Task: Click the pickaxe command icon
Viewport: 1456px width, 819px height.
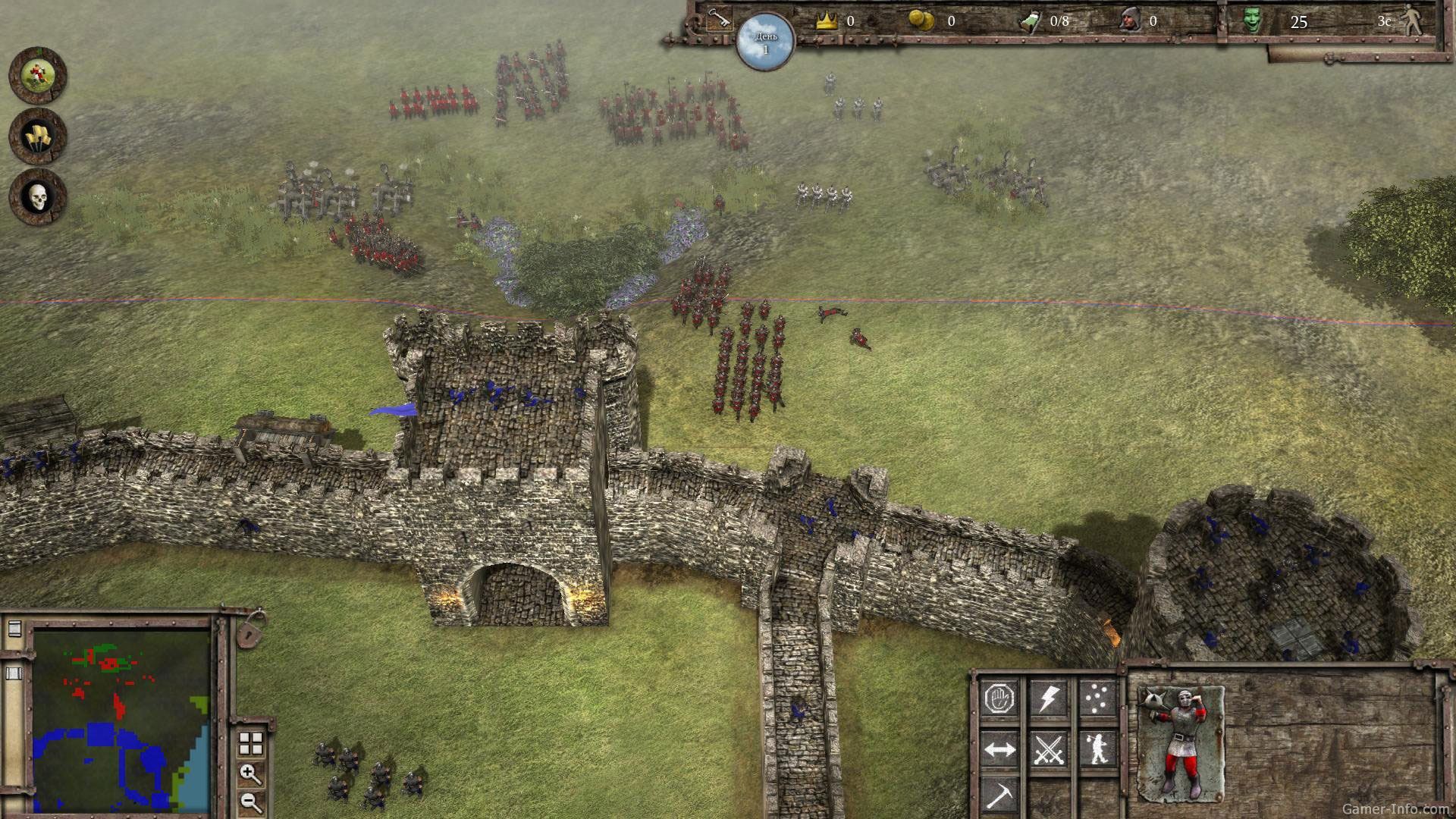Action: [x=999, y=795]
